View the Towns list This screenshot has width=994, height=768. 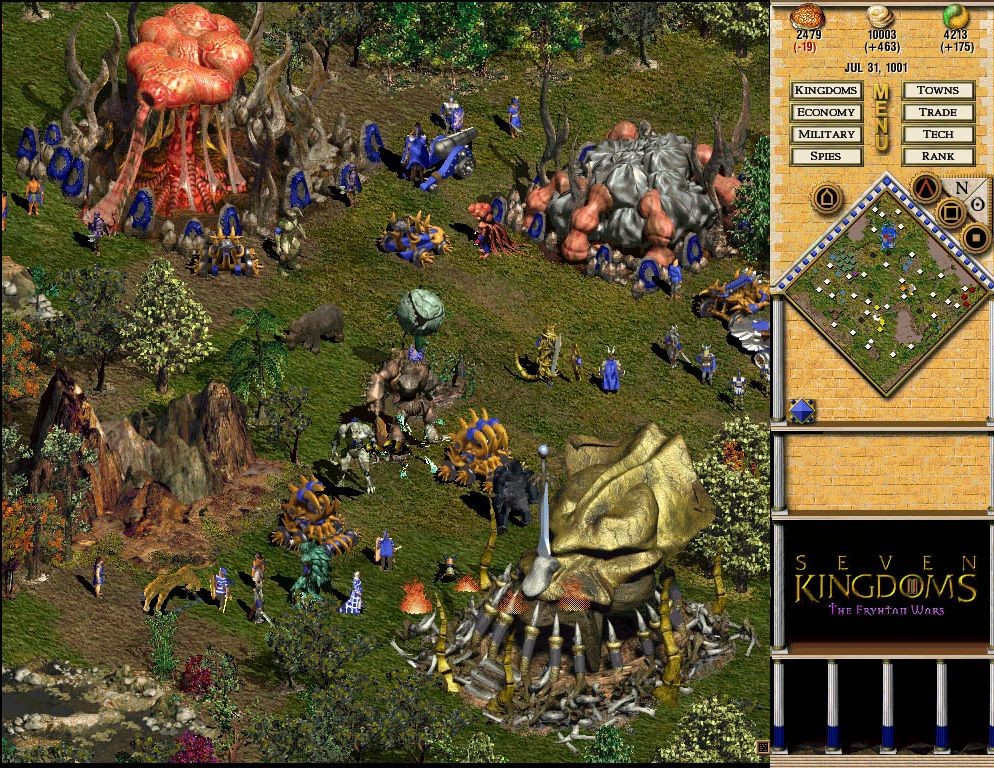click(x=937, y=91)
